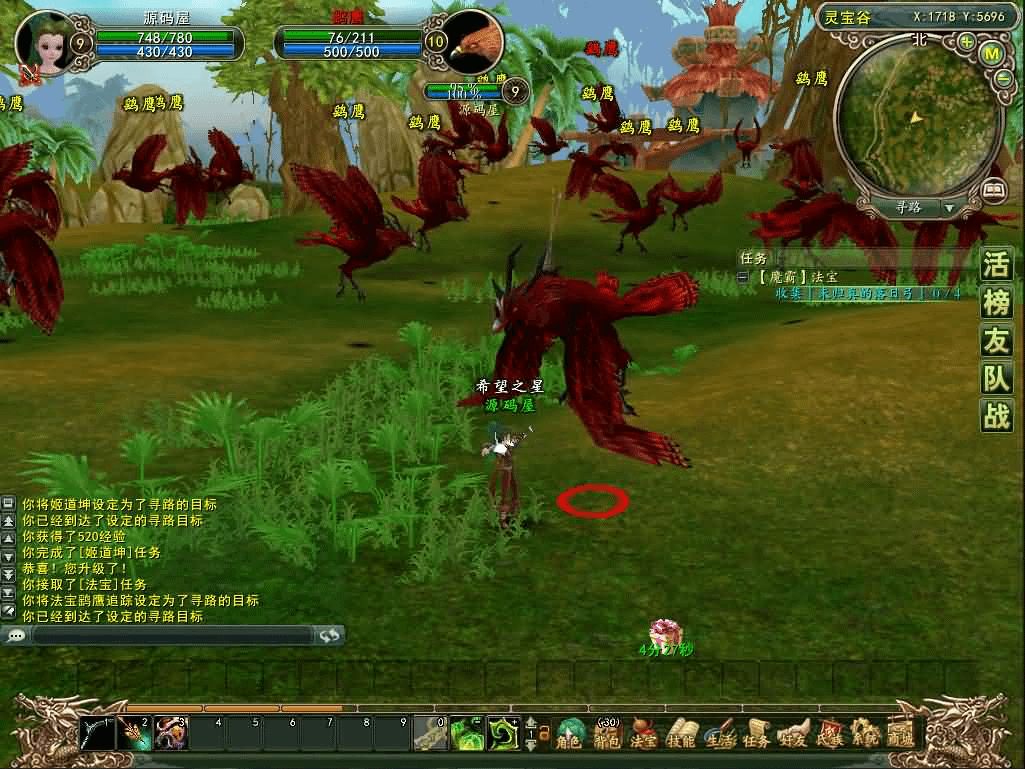Use the skill in hotbar slot 3

[x=171, y=735]
